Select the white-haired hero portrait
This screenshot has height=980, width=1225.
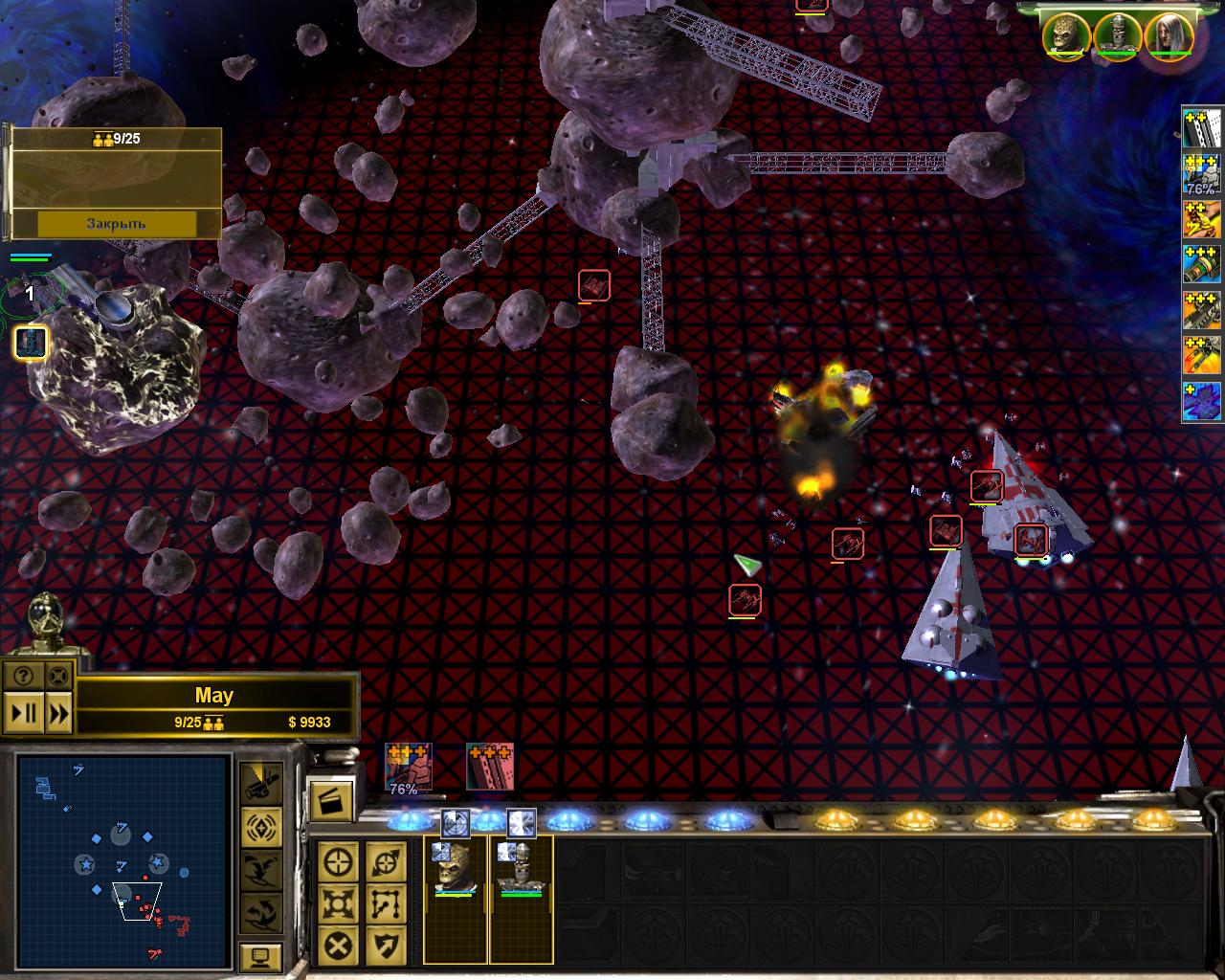tap(1169, 36)
